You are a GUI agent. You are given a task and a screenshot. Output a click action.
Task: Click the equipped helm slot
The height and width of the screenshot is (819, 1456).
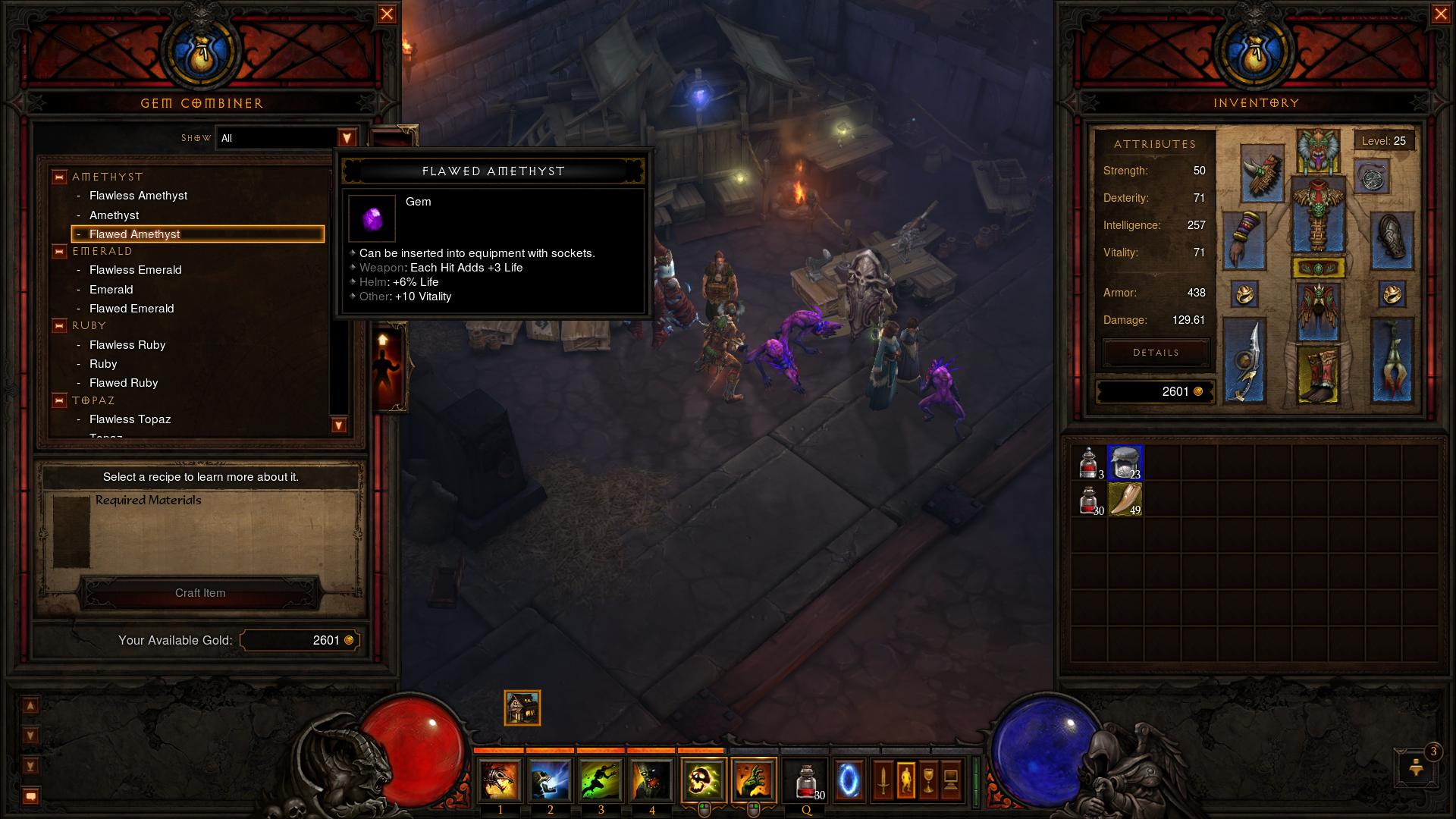click(x=1318, y=150)
